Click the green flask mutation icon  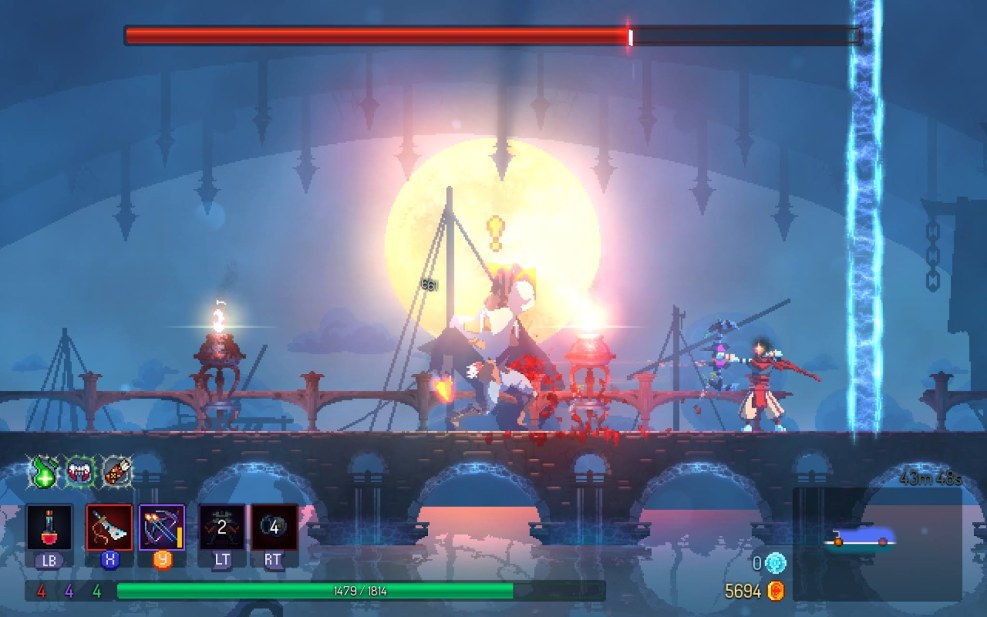click(x=44, y=472)
